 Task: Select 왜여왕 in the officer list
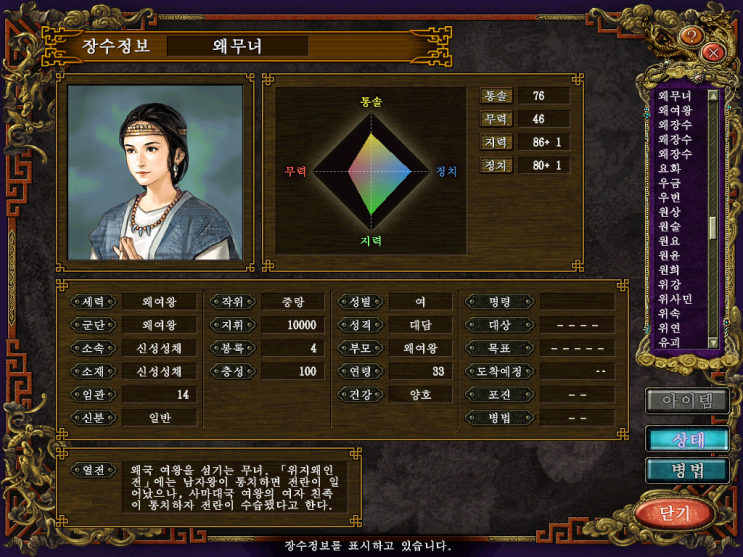coord(675,110)
